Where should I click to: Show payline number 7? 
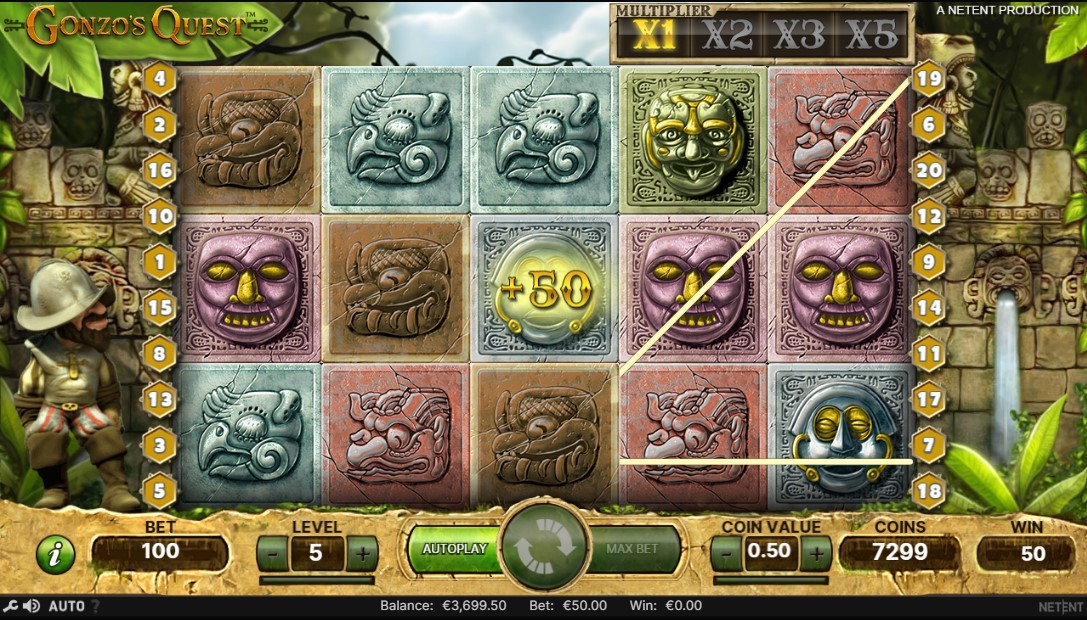pyautogui.click(x=929, y=444)
